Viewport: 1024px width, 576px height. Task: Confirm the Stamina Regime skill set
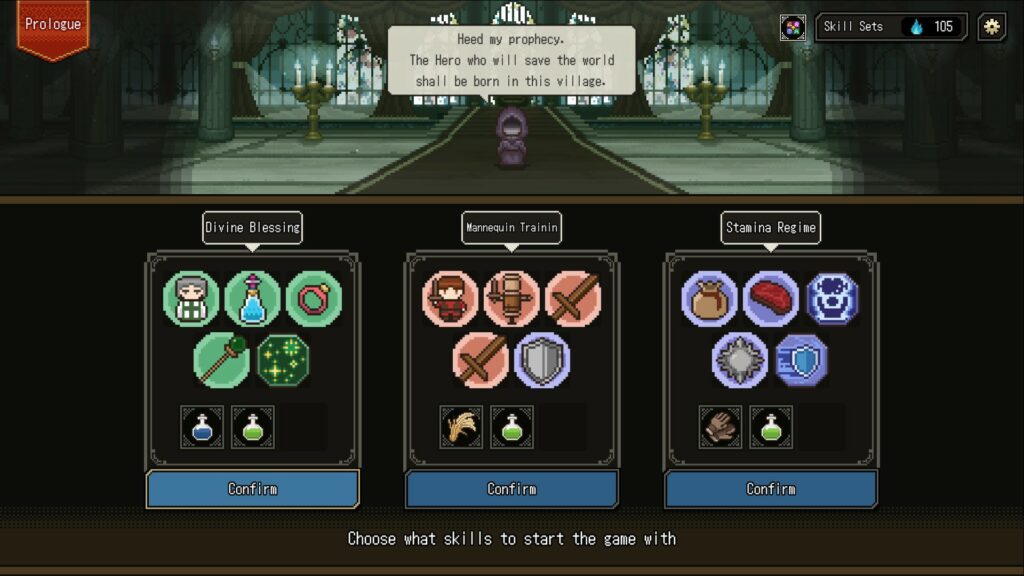[771, 489]
